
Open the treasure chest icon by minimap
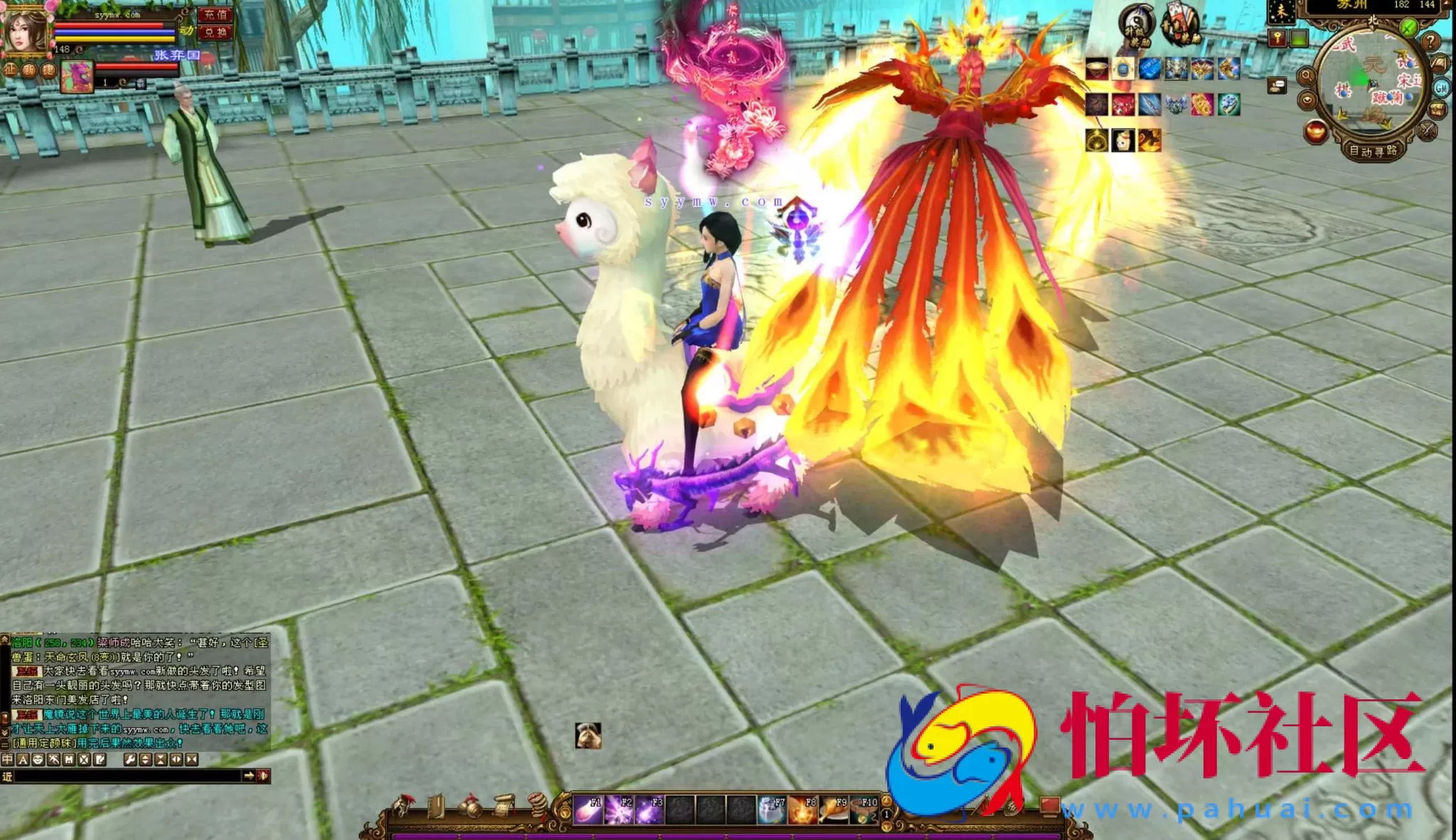[1437, 110]
